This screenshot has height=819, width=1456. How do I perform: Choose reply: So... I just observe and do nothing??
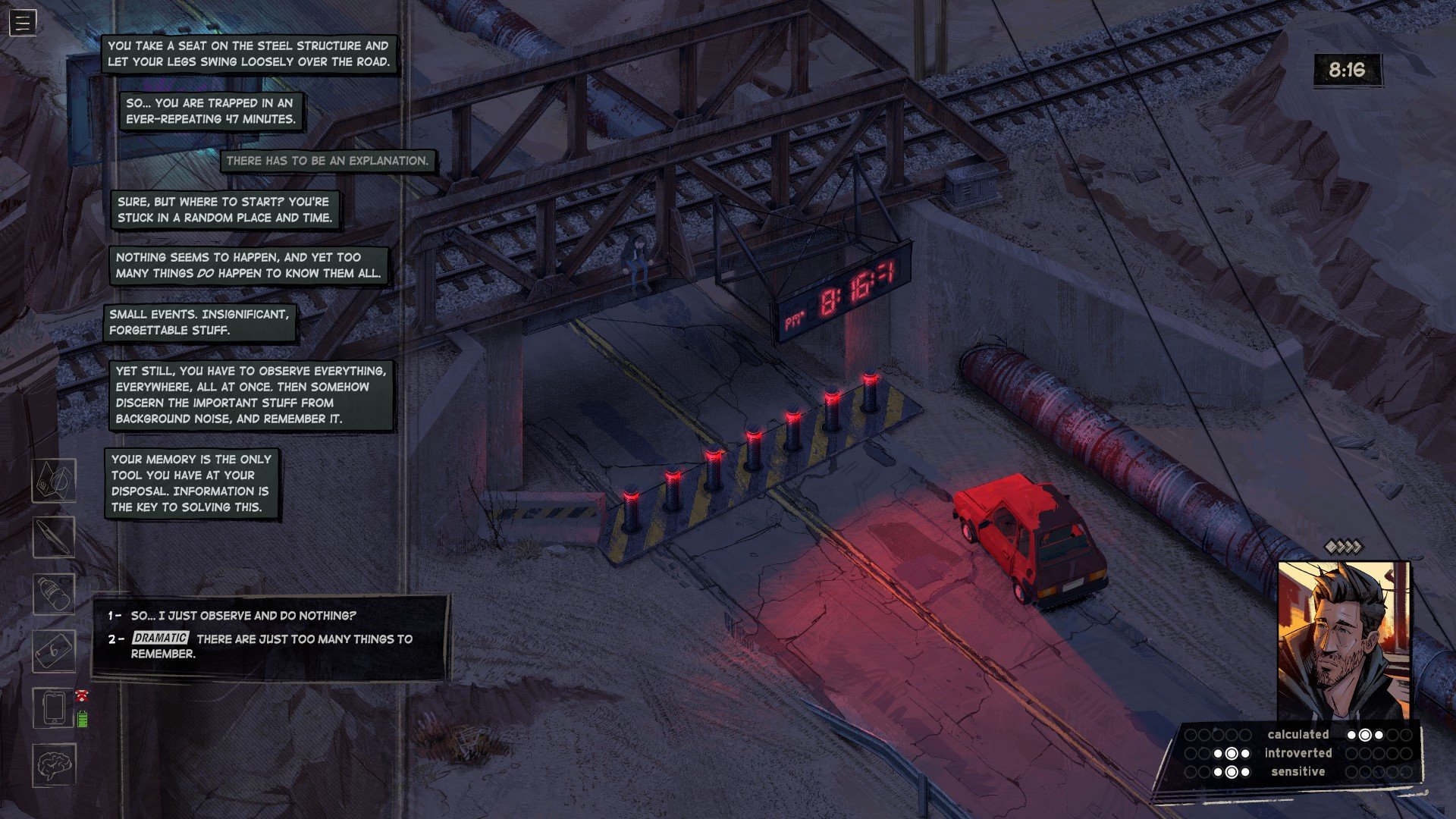[x=243, y=616]
